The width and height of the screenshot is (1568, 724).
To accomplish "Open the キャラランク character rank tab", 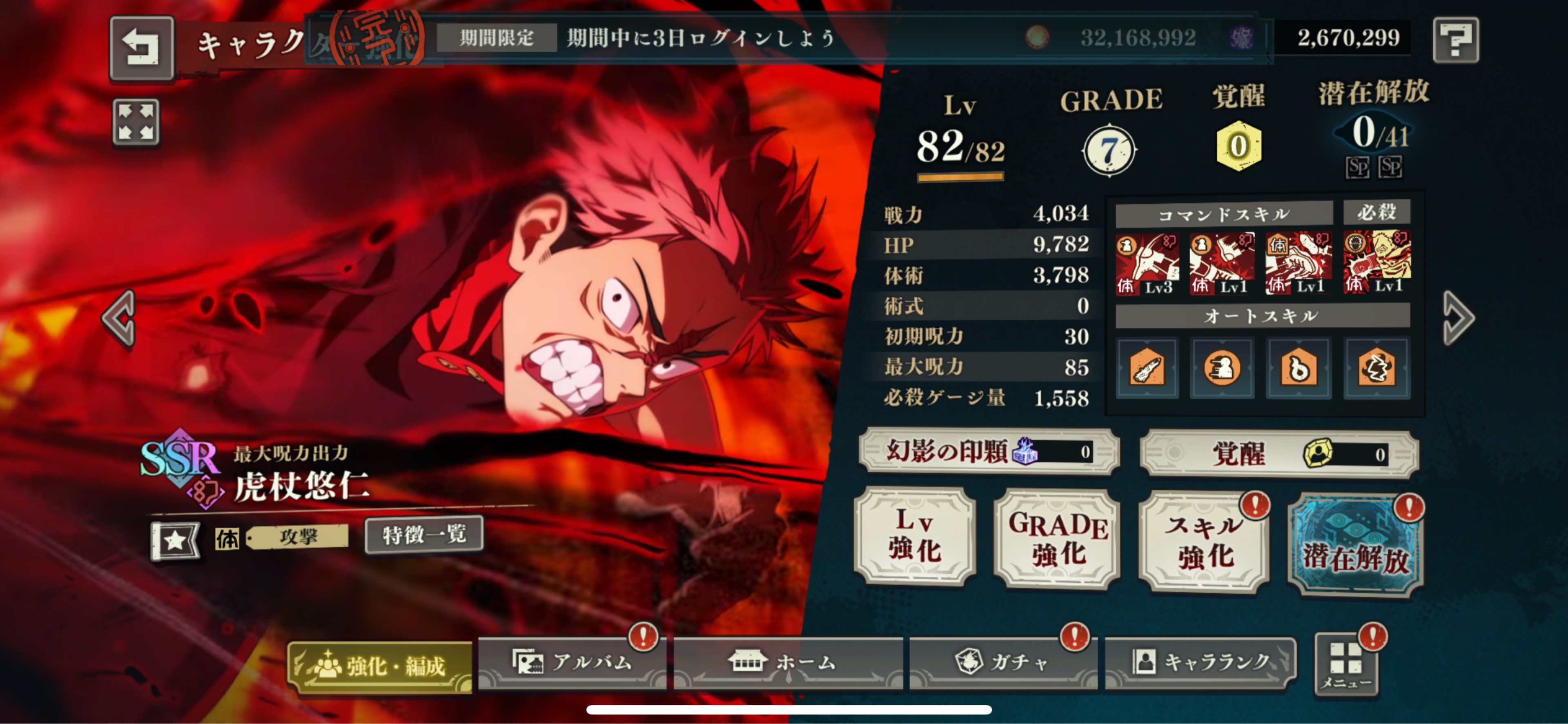I will (1200, 662).
